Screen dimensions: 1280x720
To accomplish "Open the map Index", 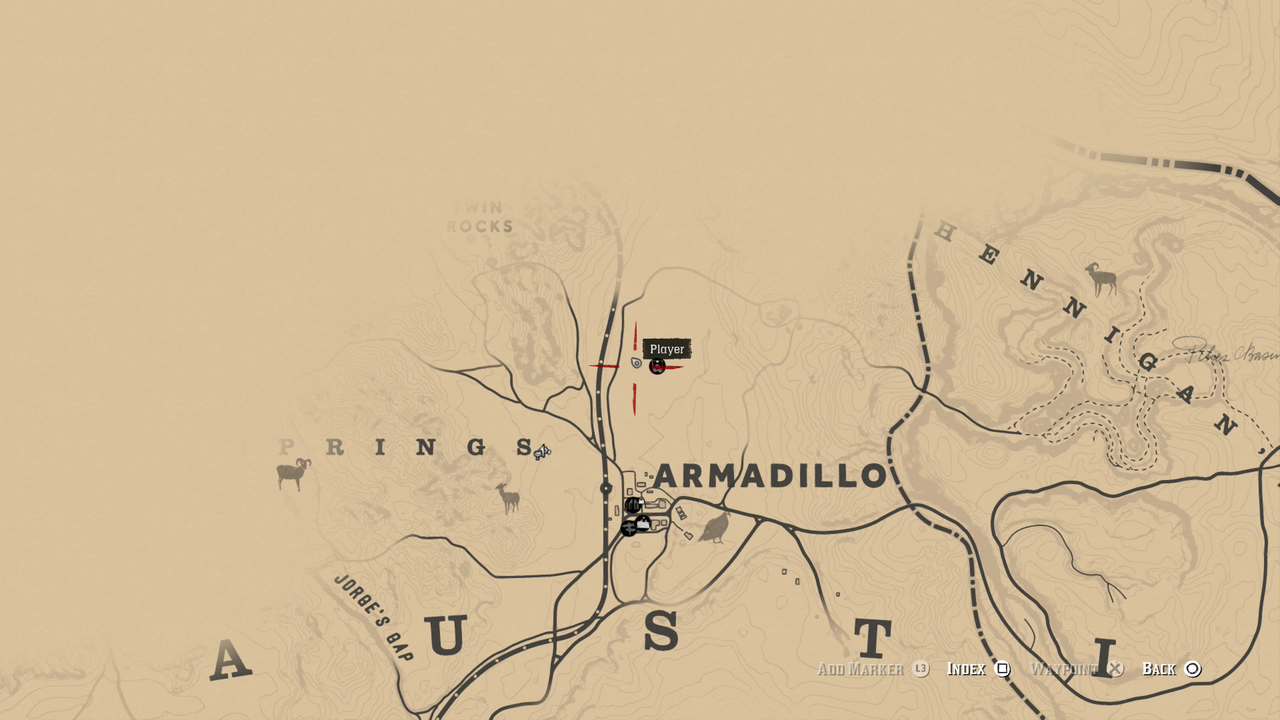I will [1003, 669].
